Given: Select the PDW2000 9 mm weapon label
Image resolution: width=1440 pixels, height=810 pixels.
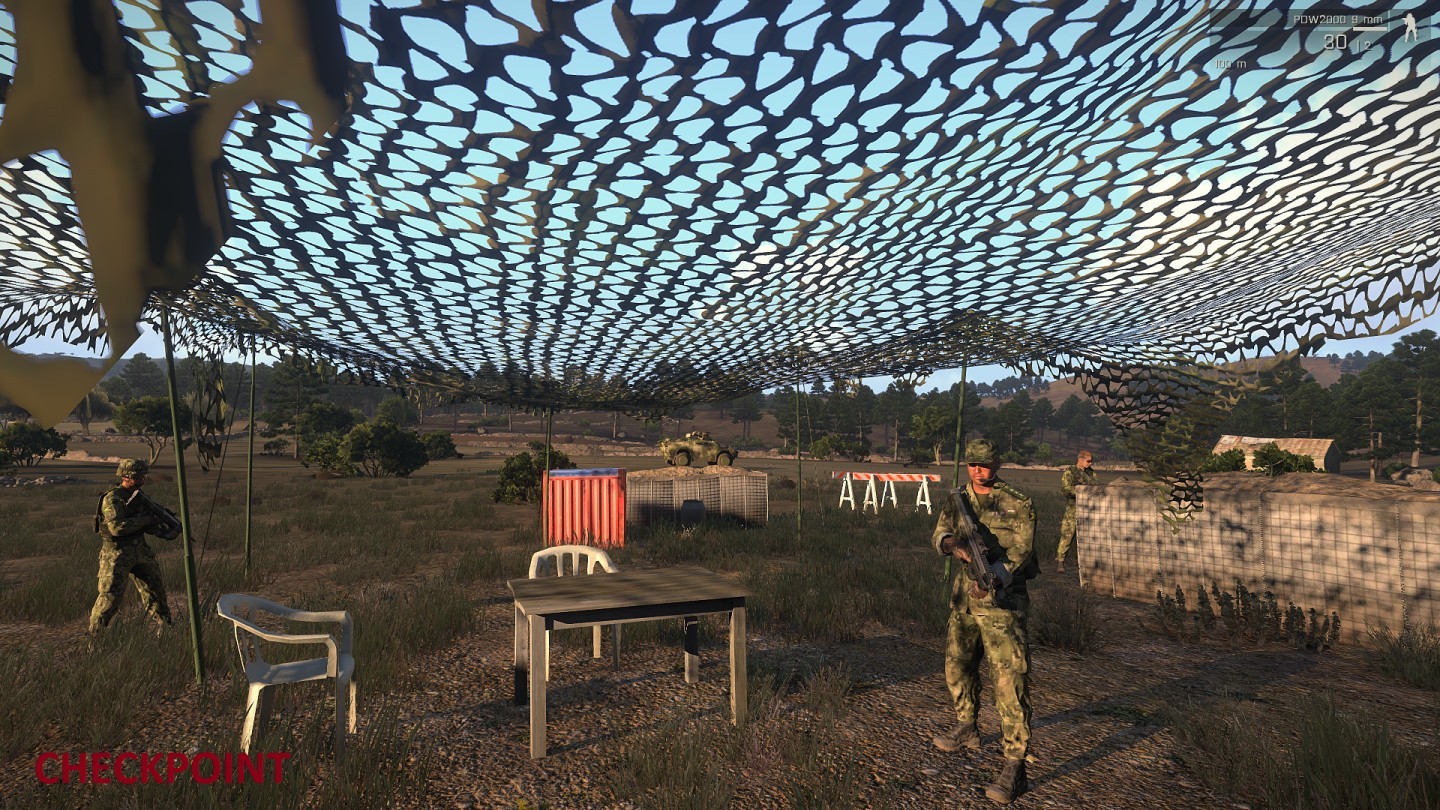Looking at the screenshot, I should [x=1337, y=19].
